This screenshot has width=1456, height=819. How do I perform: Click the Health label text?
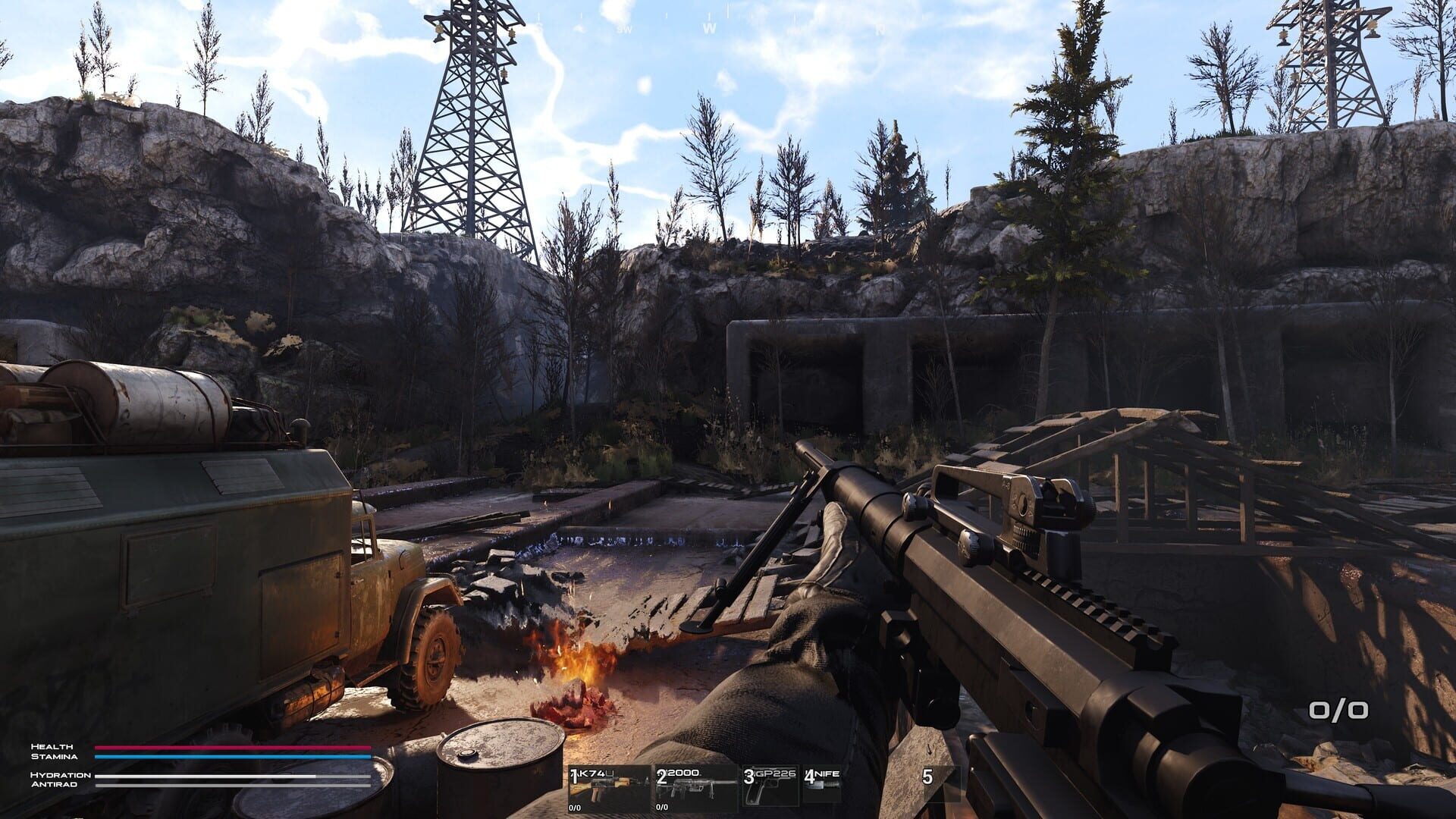click(52, 746)
